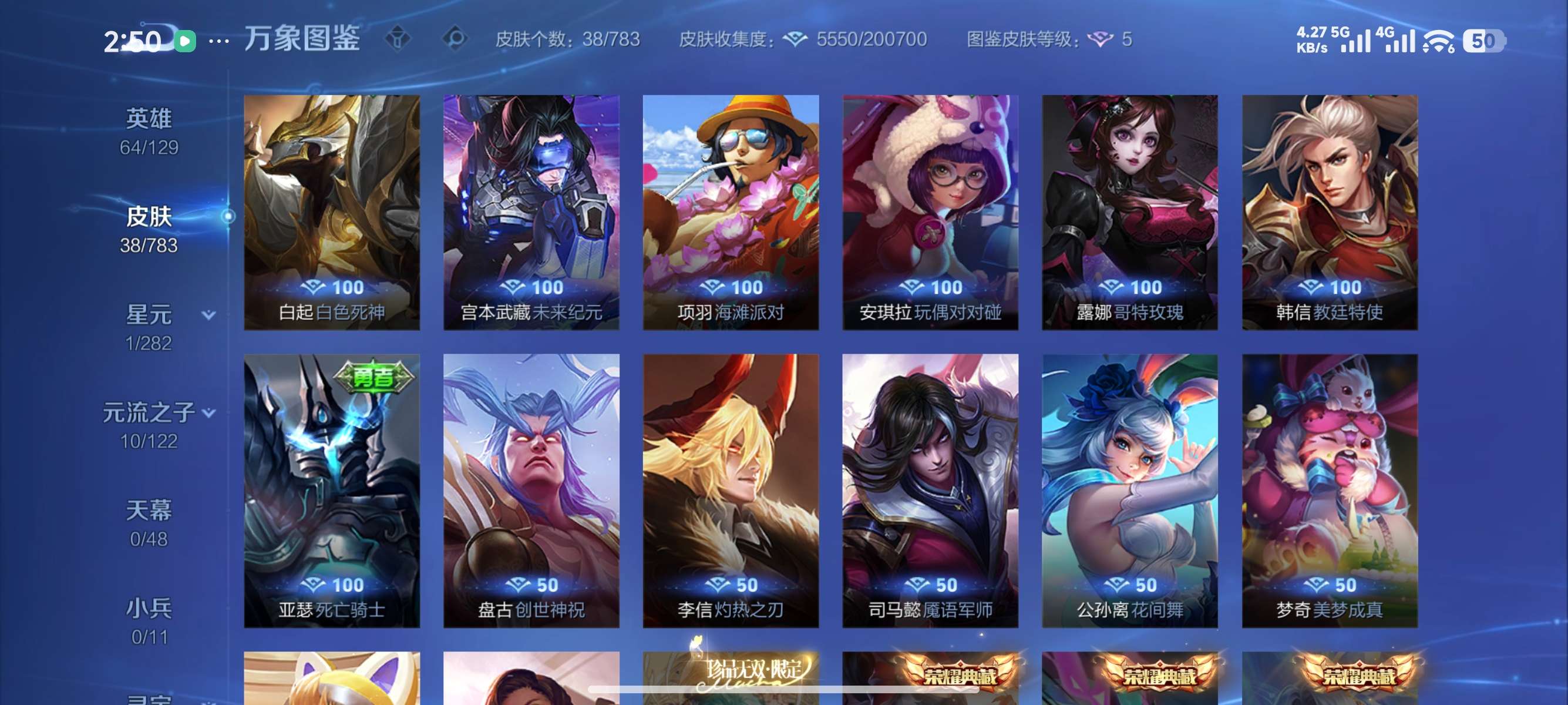Select the 英雄 category in sidebar
The height and width of the screenshot is (705, 1568).
tap(149, 119)
